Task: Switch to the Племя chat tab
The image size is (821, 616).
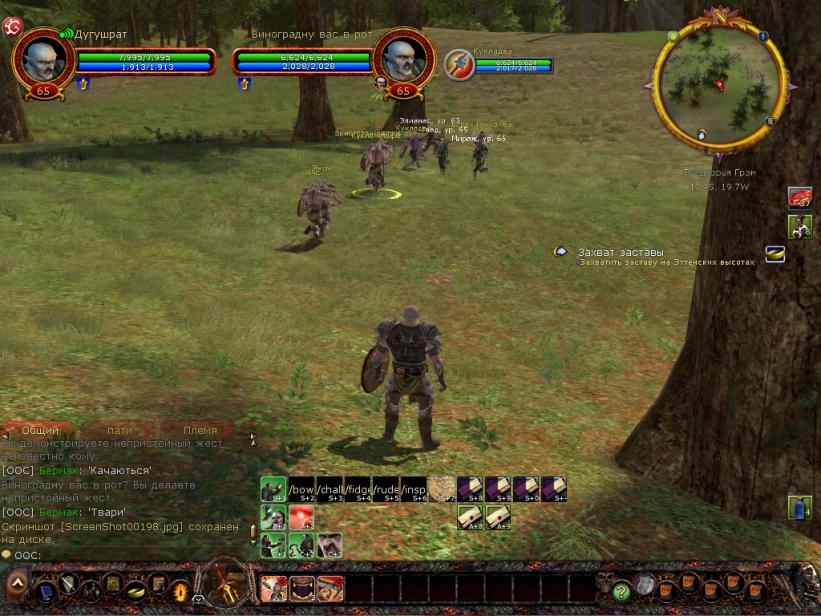Action: (200, 430)
